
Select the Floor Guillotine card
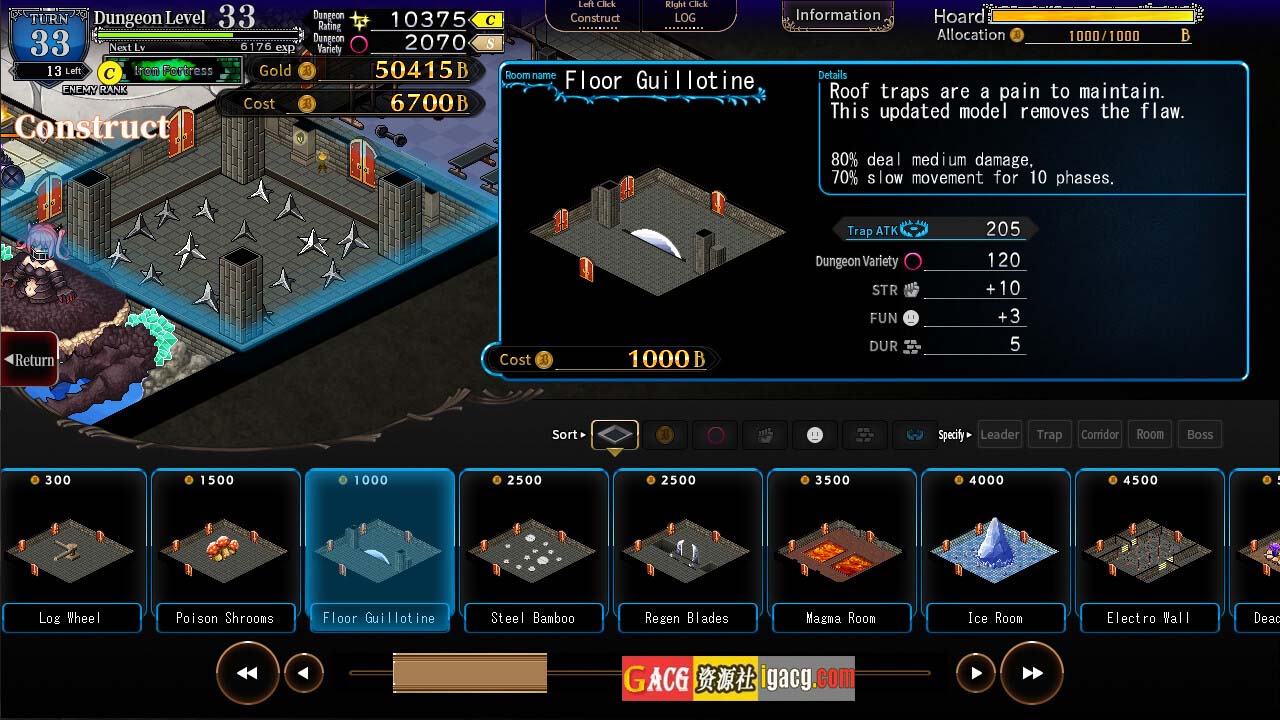[x=379, y=550]
